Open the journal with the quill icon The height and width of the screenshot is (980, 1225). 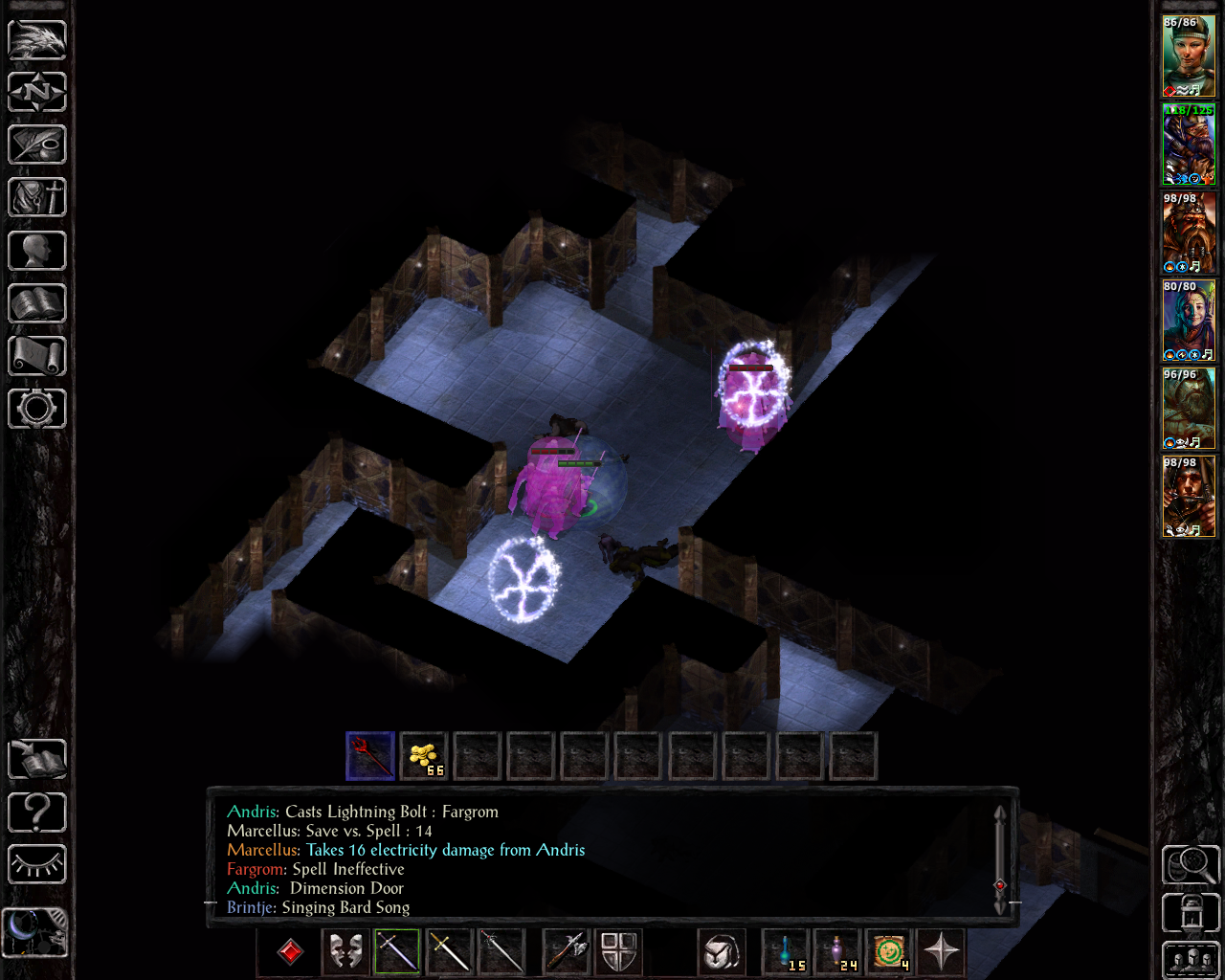click(37, 145)
